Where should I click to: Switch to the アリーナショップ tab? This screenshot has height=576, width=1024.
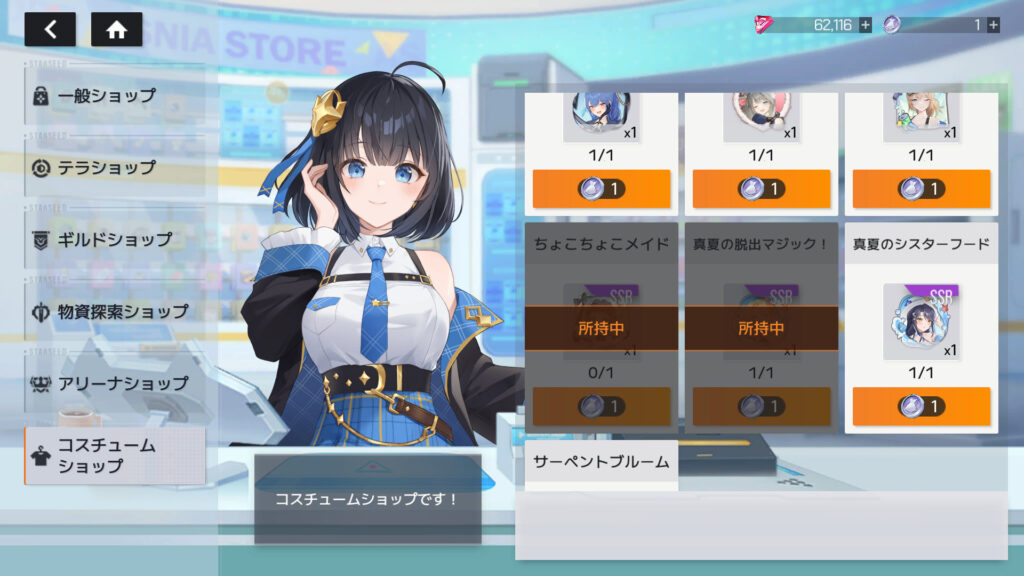[115, 383]
